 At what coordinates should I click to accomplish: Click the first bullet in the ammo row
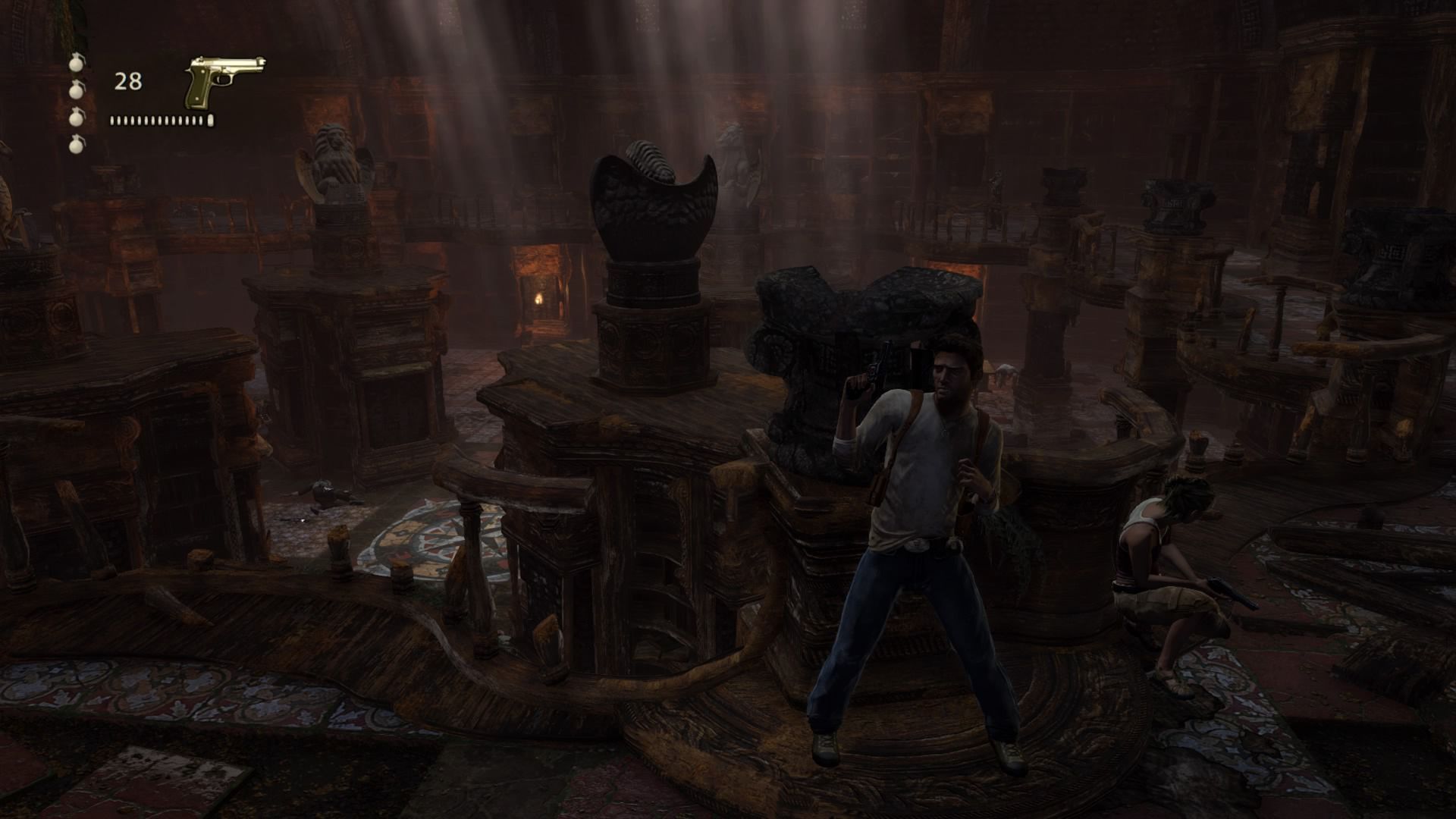click(112, 118)
